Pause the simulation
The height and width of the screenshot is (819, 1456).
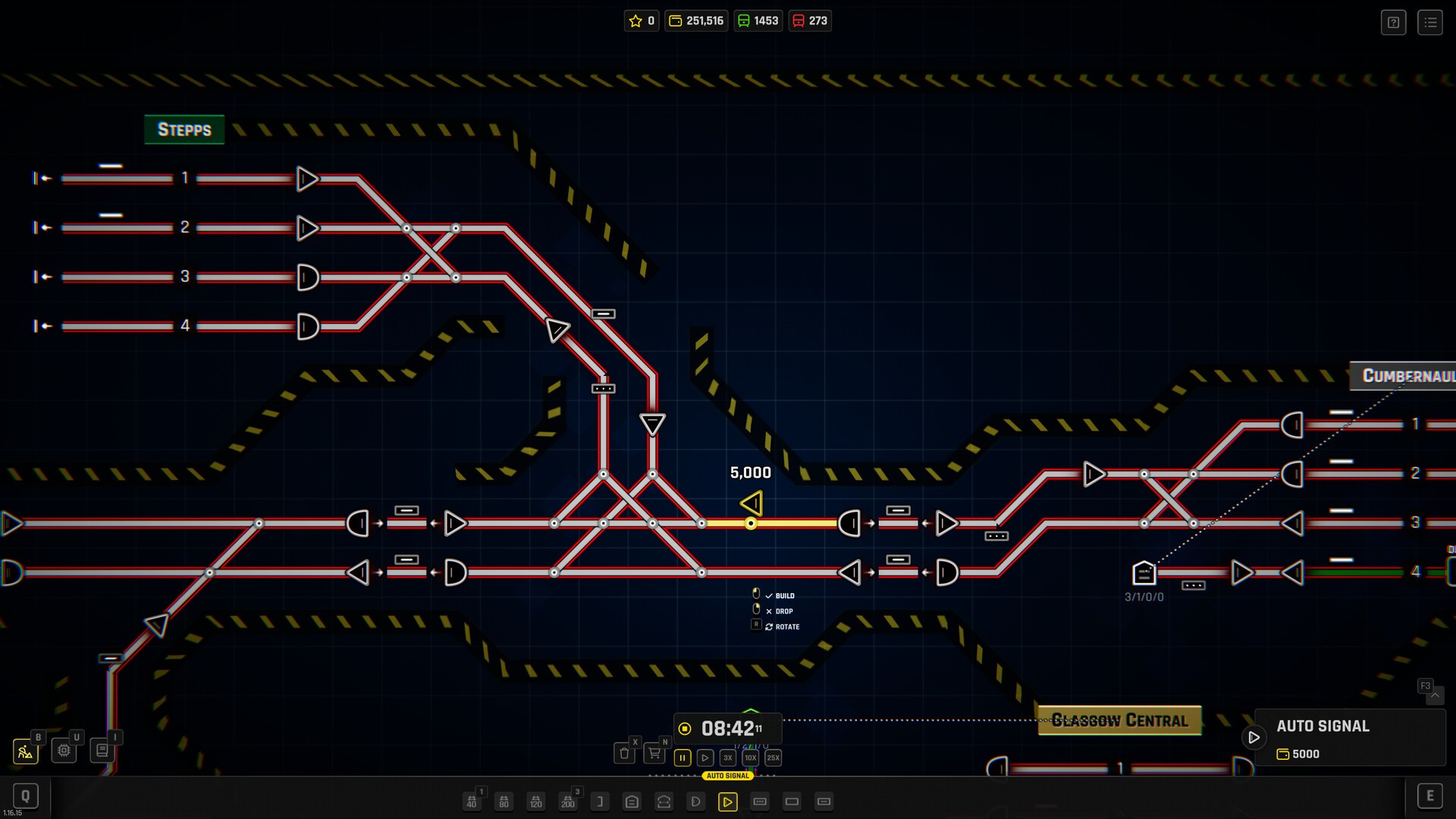coord(682,757)
